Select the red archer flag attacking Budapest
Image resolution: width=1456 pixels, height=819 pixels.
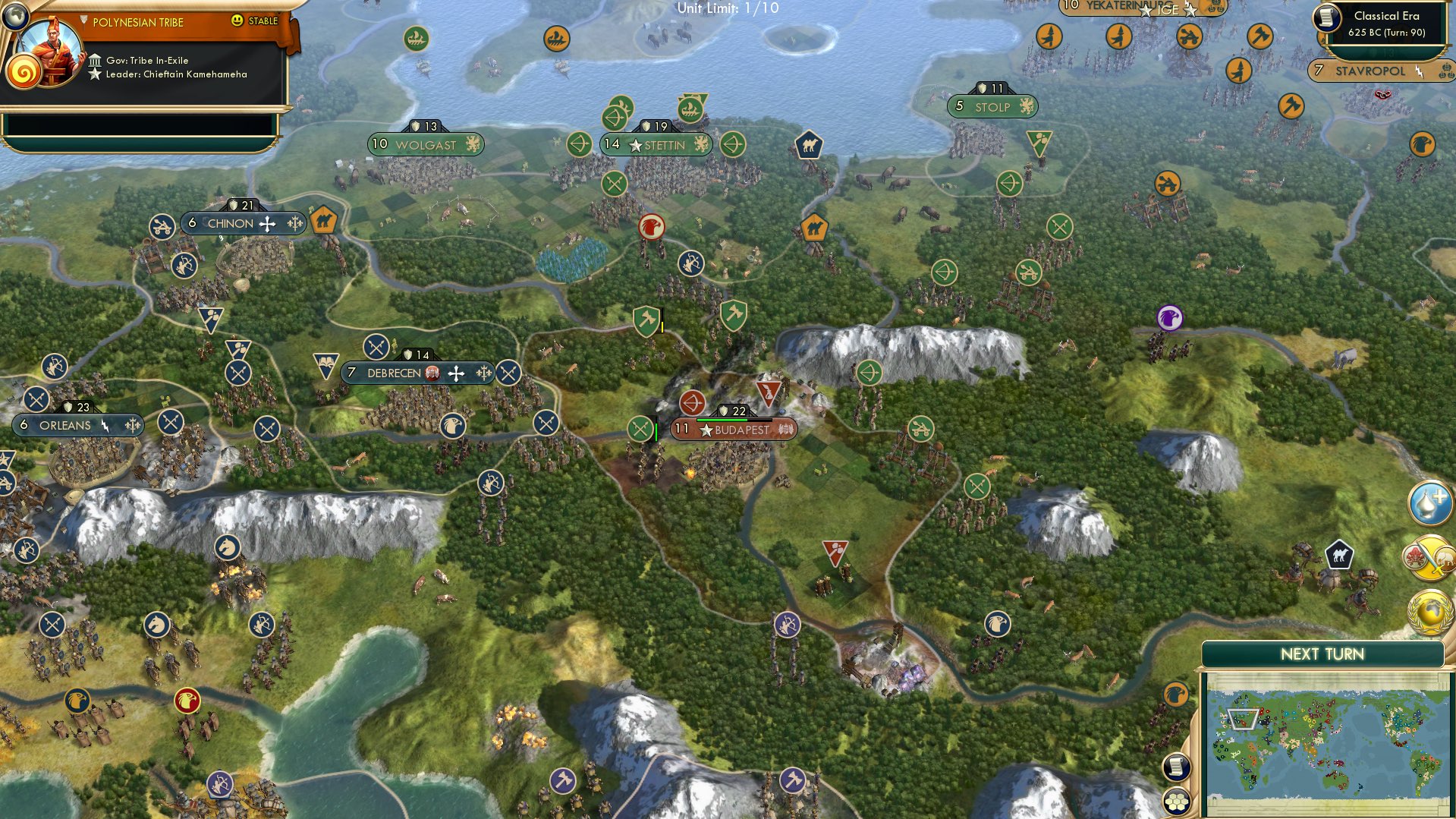tap(691, 404)
